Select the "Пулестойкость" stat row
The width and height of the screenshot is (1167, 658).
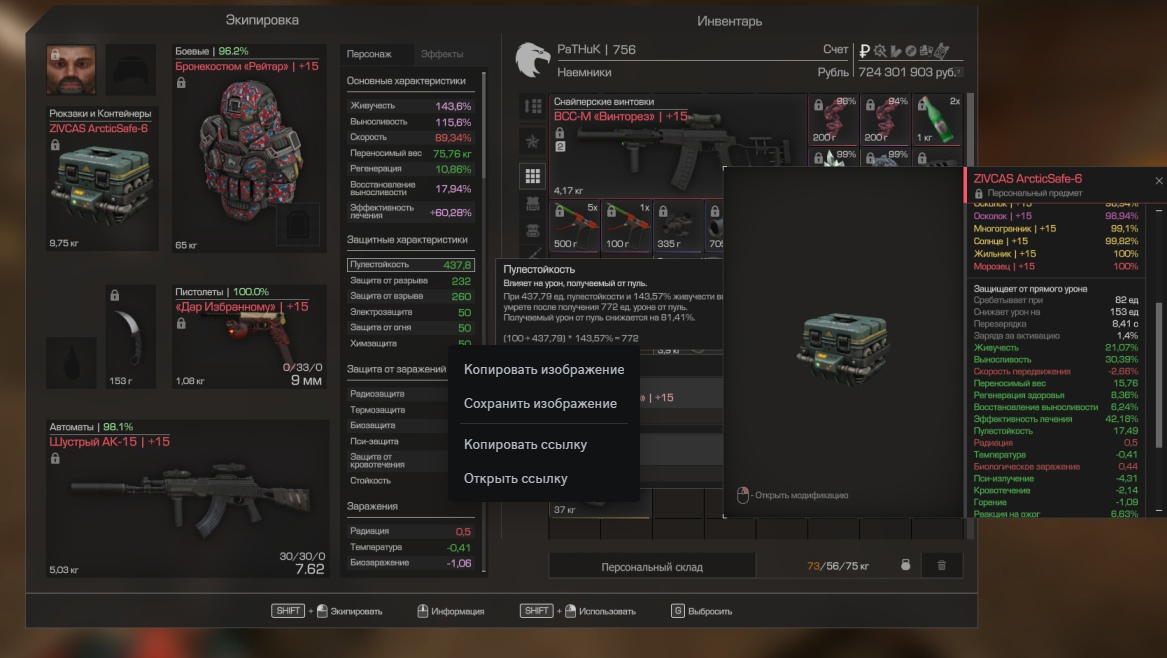pyautogui.click(x=410, y=265)
